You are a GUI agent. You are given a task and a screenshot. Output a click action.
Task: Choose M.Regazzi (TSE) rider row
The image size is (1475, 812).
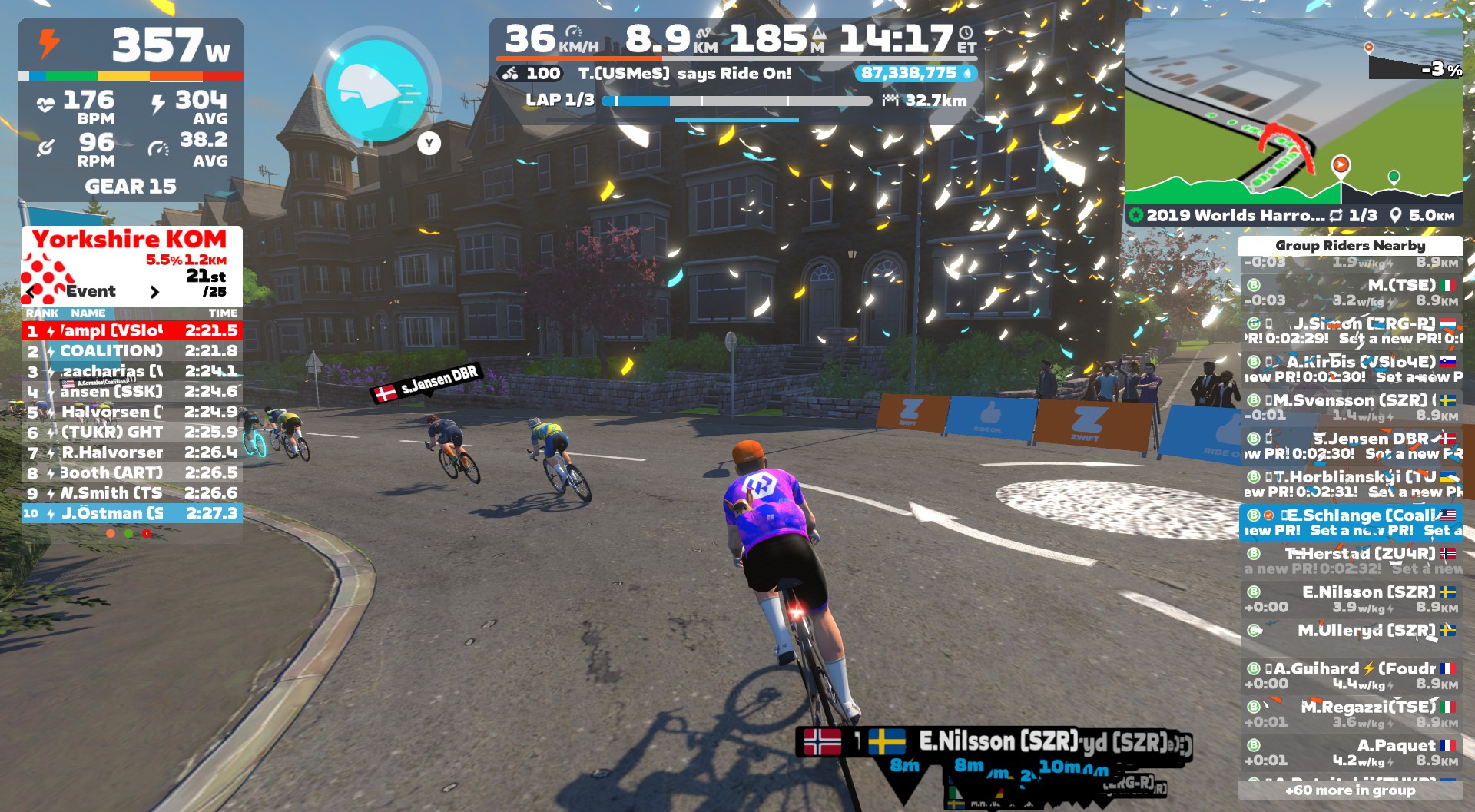[x=1351, y=714]
